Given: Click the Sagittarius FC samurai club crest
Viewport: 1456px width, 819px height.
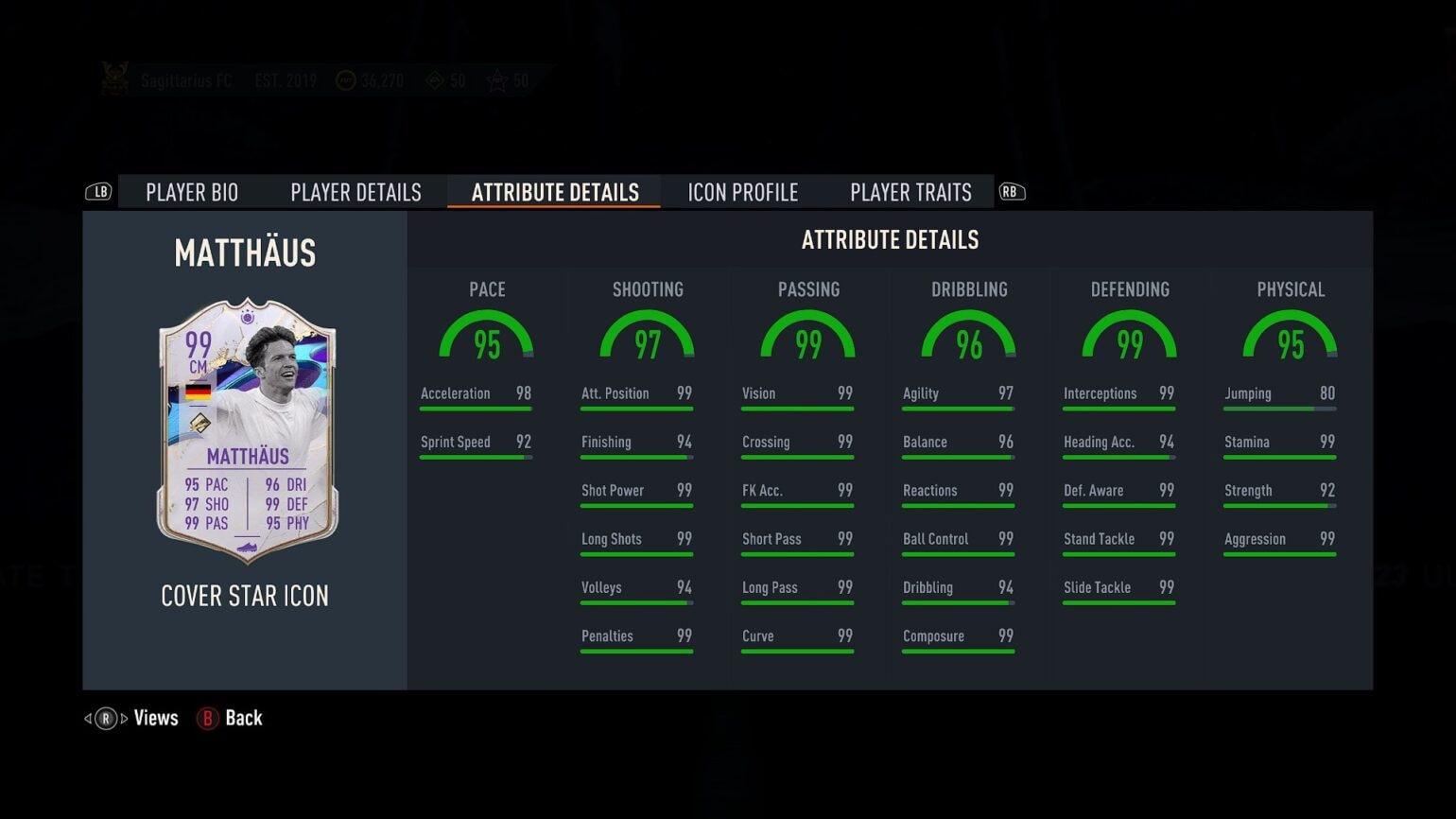Looking at the screenshot, I should 115,78.
